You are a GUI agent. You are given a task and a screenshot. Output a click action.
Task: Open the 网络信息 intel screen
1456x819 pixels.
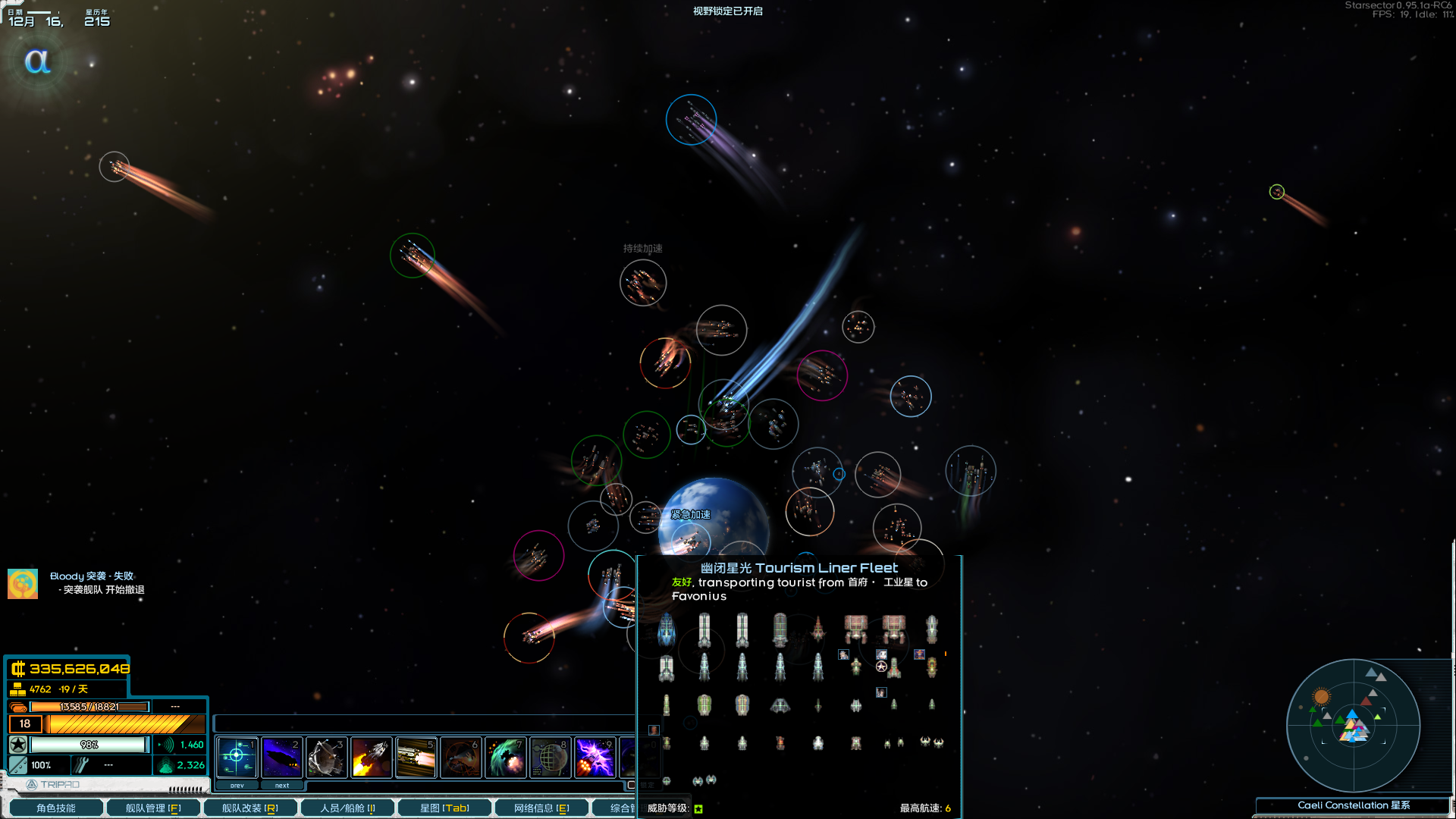tap(541, 808)
